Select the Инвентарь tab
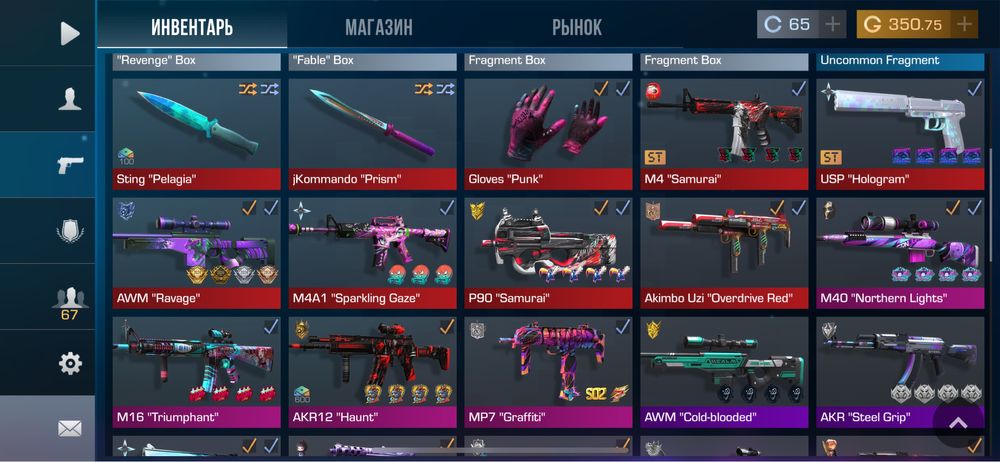 [192, 27]
